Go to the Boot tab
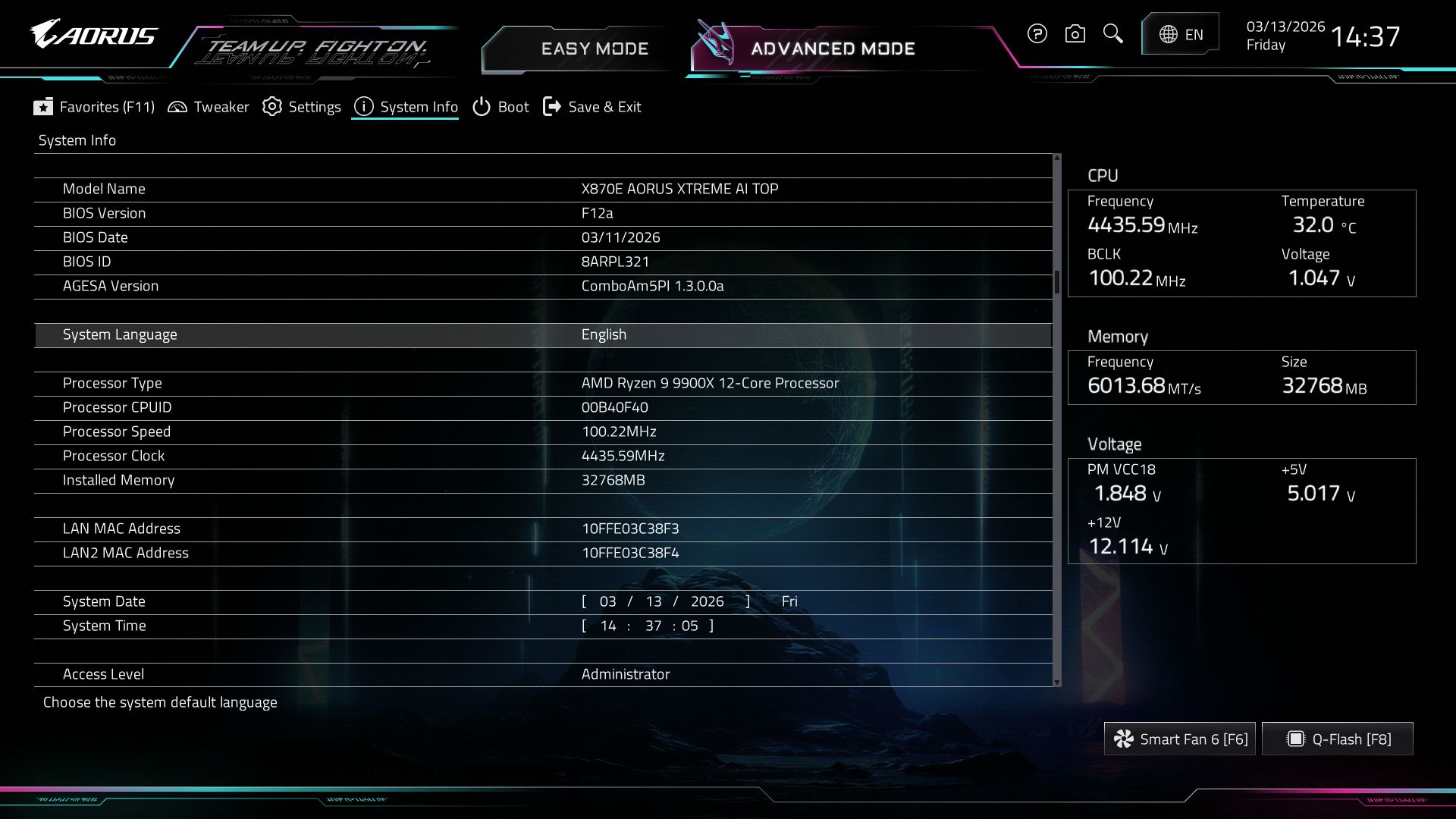Viewport: 1456px width, 819px height. coord(500,107)
